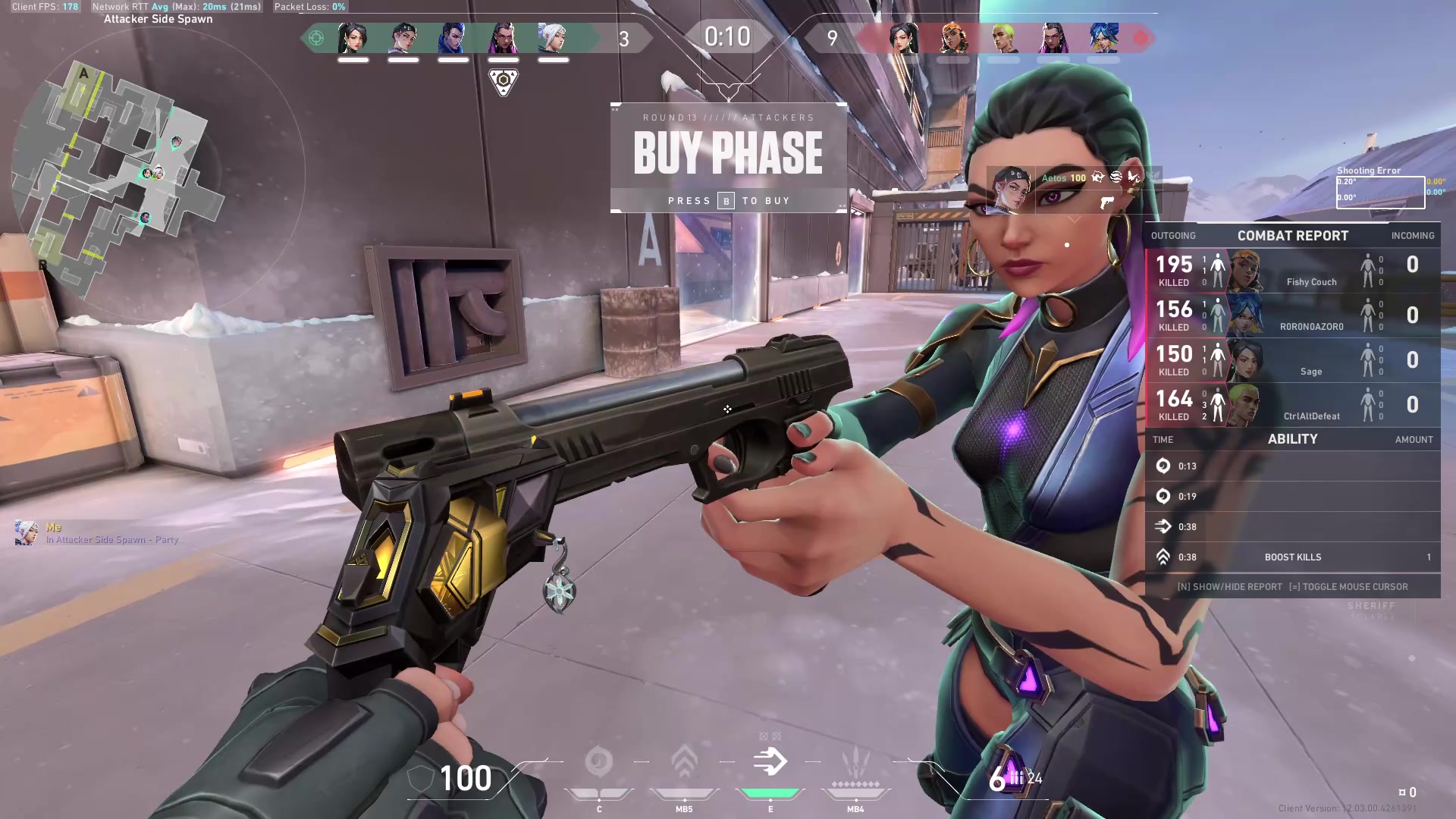Switch to the OUTGOING combat report tab

tap(1173, 236)
